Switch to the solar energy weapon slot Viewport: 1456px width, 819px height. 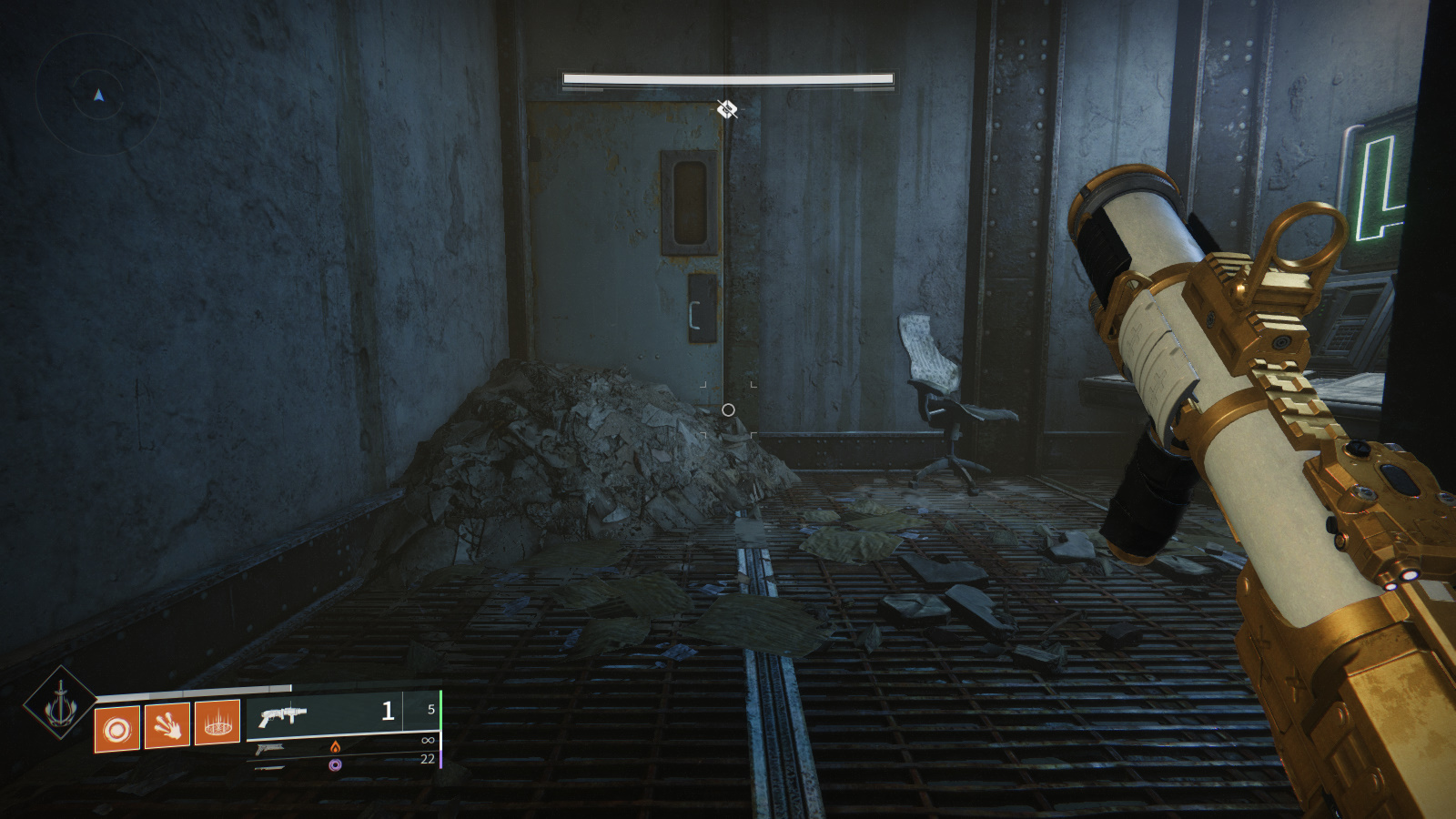[335, 746]
